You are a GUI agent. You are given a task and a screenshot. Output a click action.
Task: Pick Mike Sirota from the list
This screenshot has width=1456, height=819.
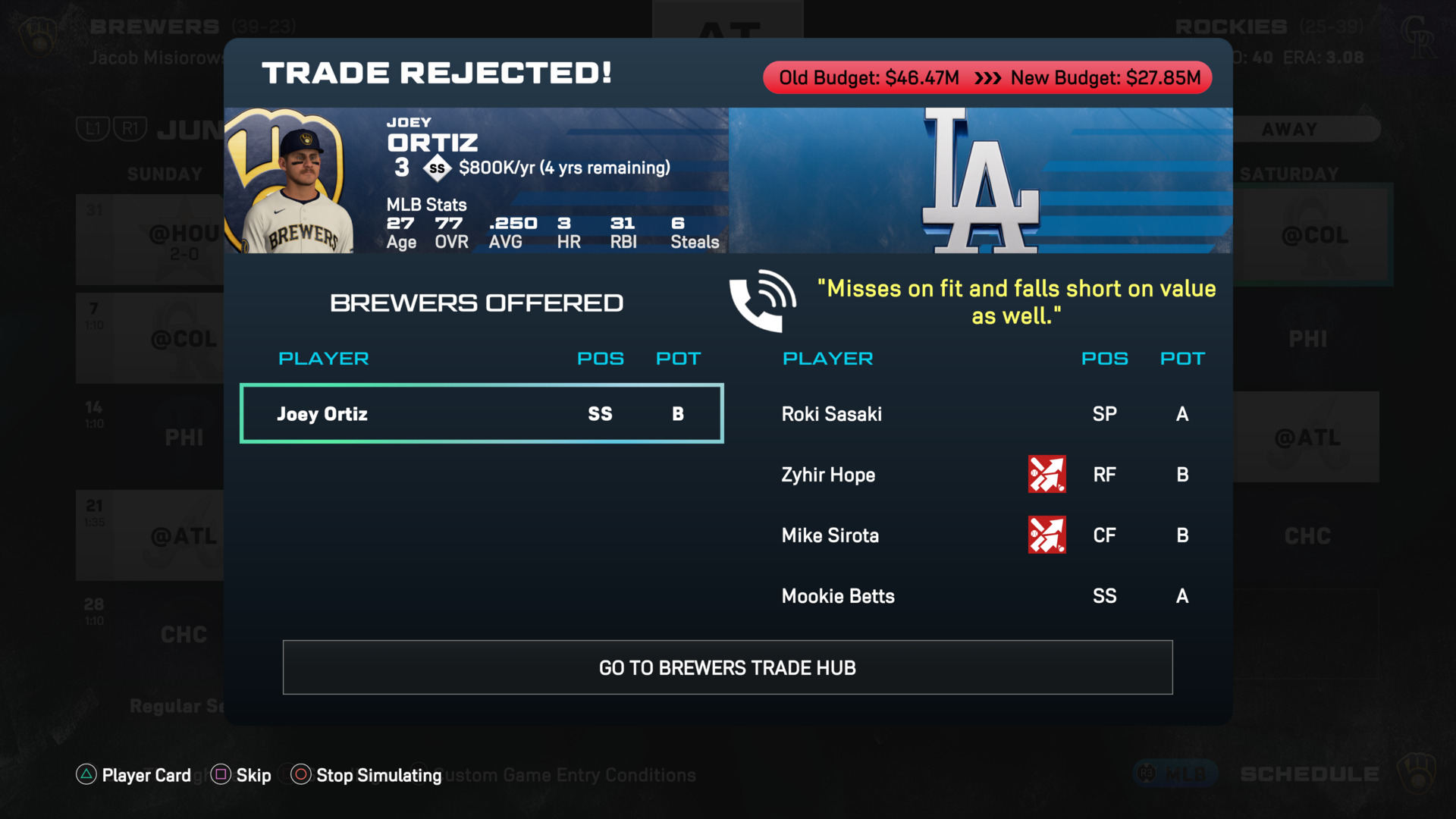click(830, 535)
